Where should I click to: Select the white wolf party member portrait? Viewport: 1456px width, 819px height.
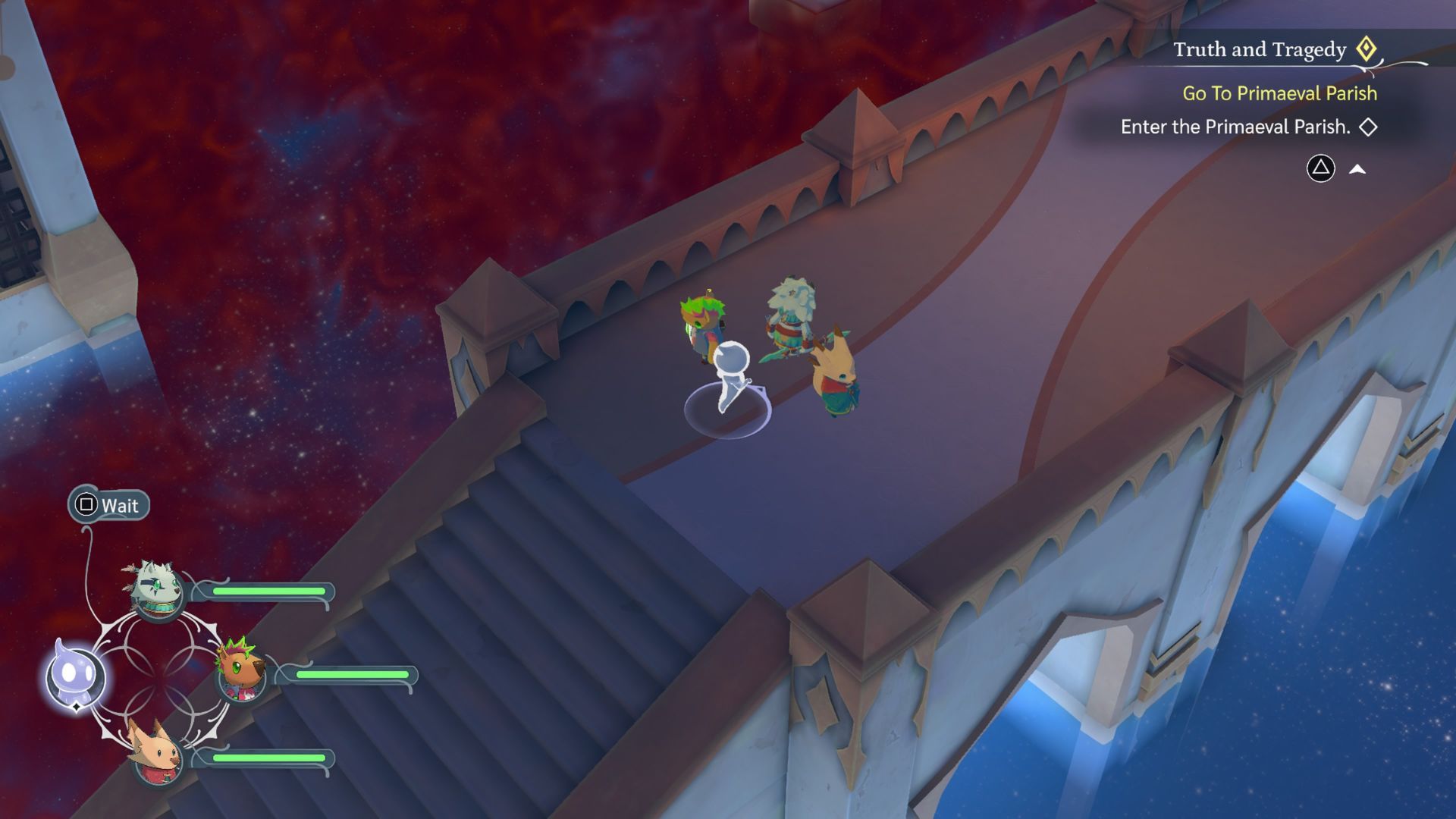tap(158, 591)
